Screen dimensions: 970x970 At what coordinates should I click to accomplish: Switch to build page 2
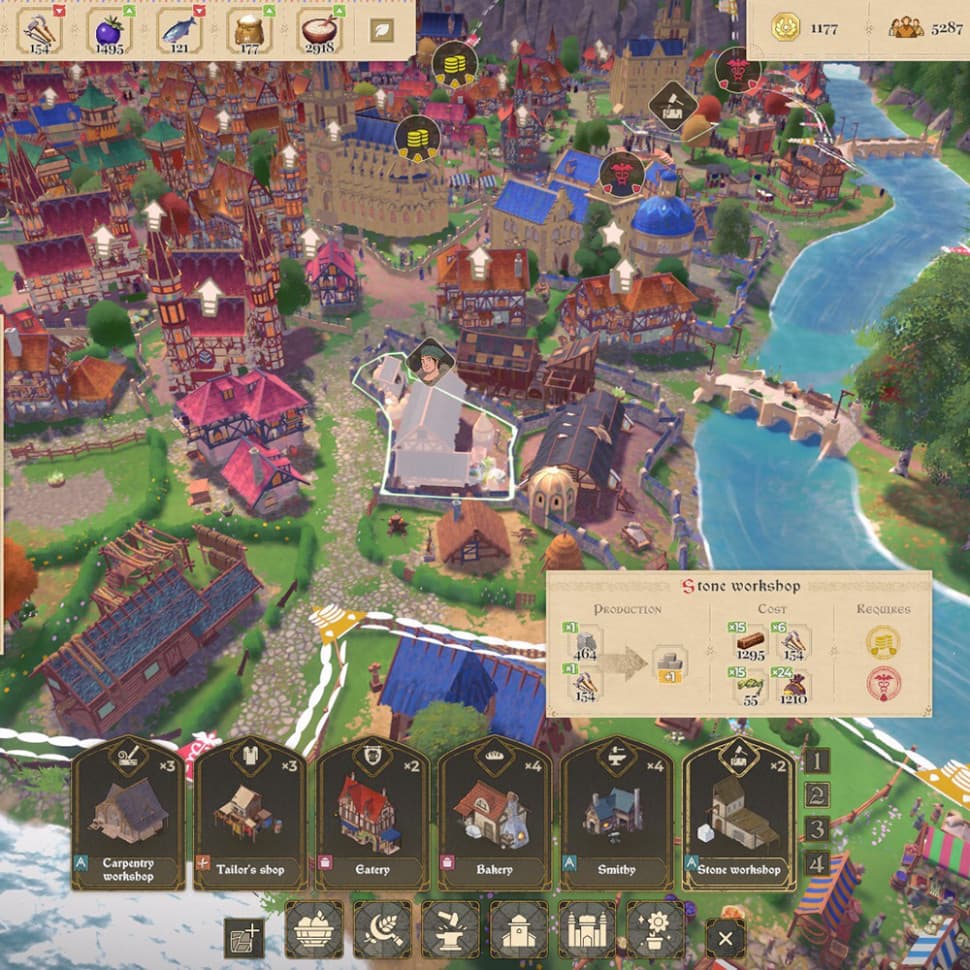click(817, 796)
